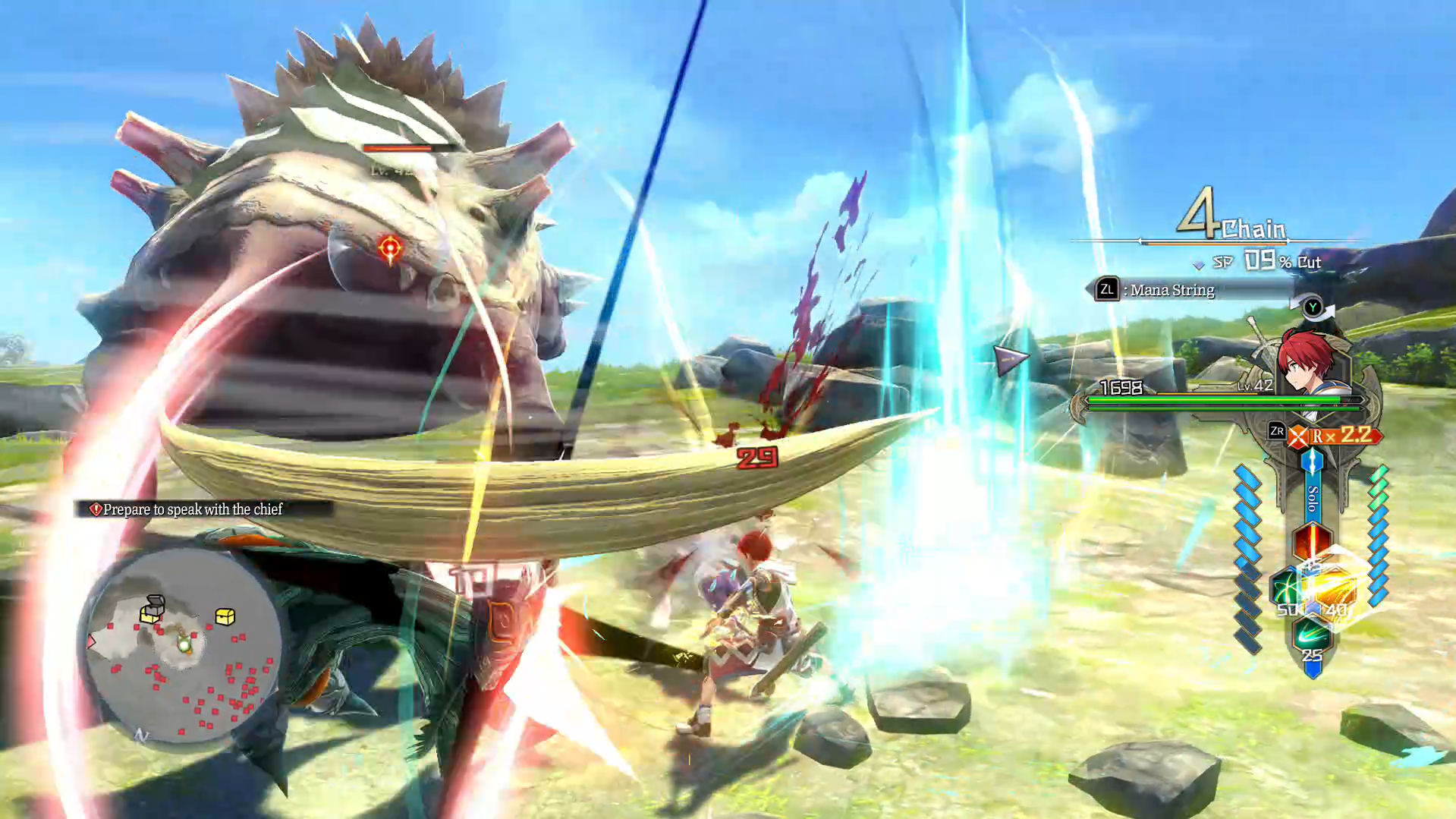1456x819 pixels.
Task: Click the lone yellow treasure chest on minimap
Action: pyautogui.click(x=225, y=616)
